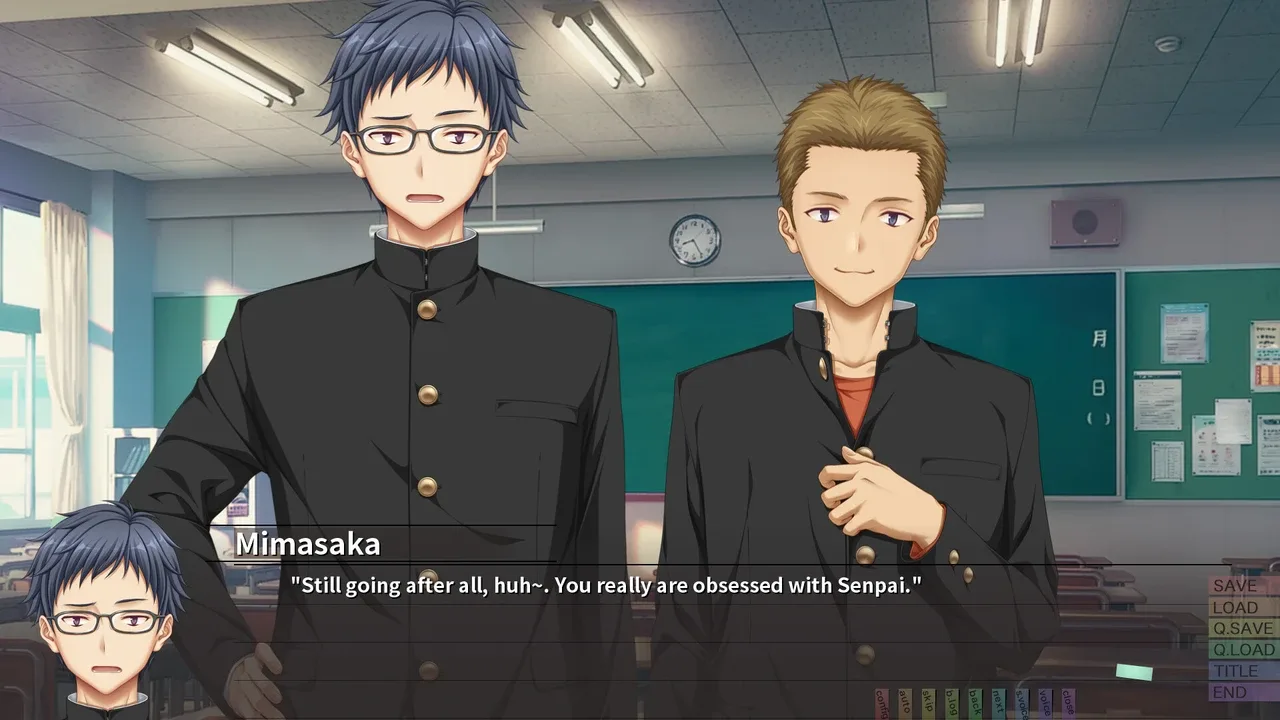The width and height of the screenshot is (1280, 720).
Task: Open the SAVE menu
Action: [x=1242, y=586]
